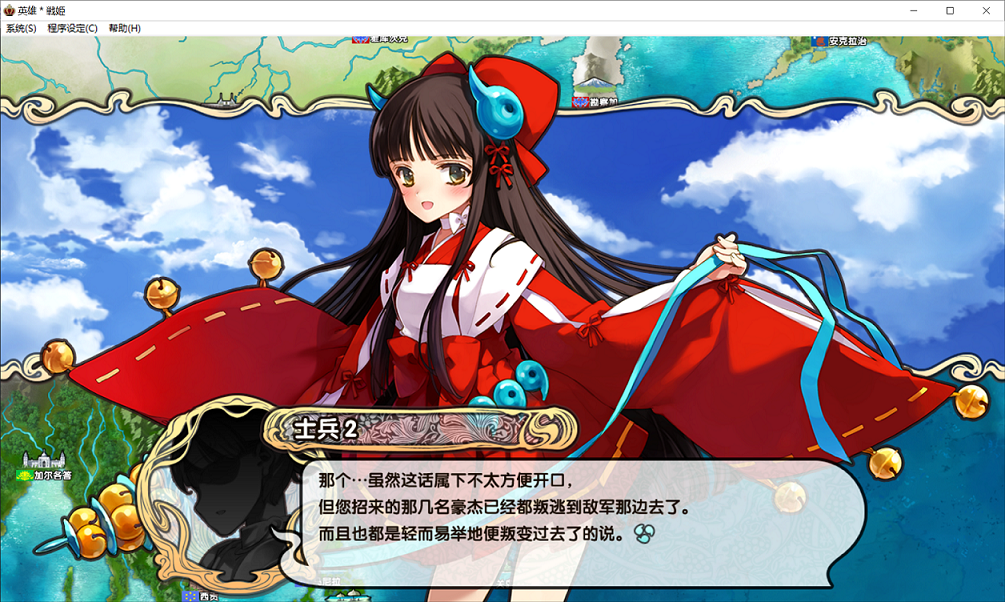The width and height of the screenshot is (1005, 602).
Task: Close the game window
Action: tap(984, 10)
